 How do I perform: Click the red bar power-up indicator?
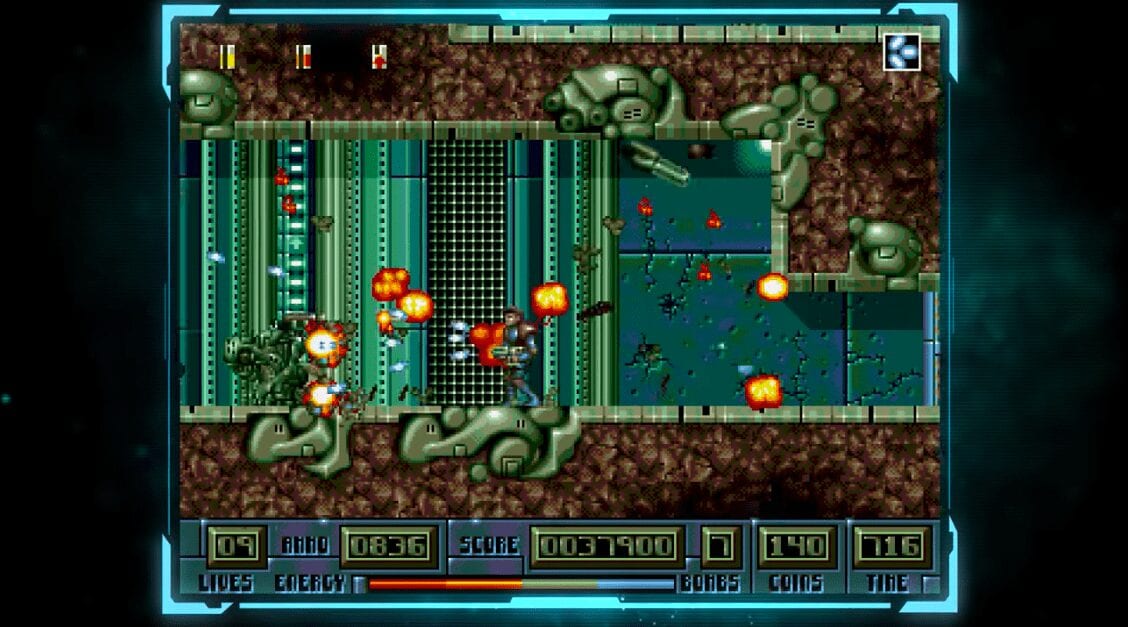coord(303,57)
